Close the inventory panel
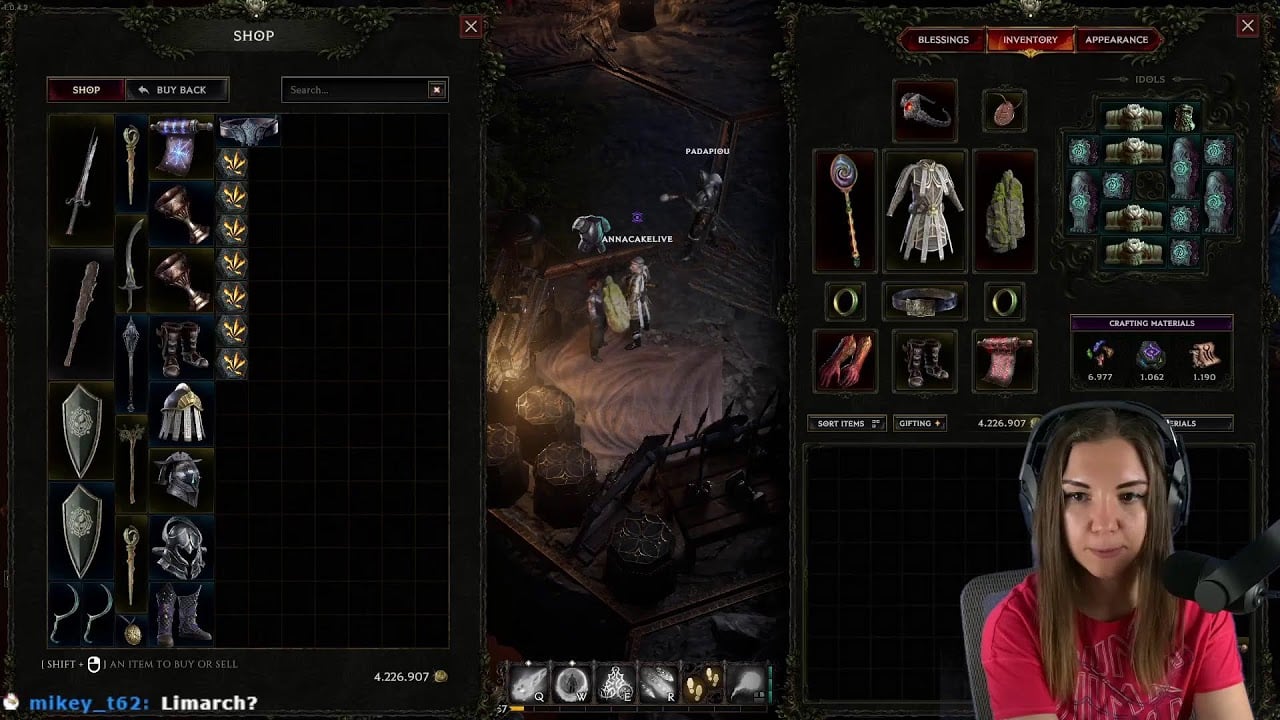 [x=1247, y=27]
